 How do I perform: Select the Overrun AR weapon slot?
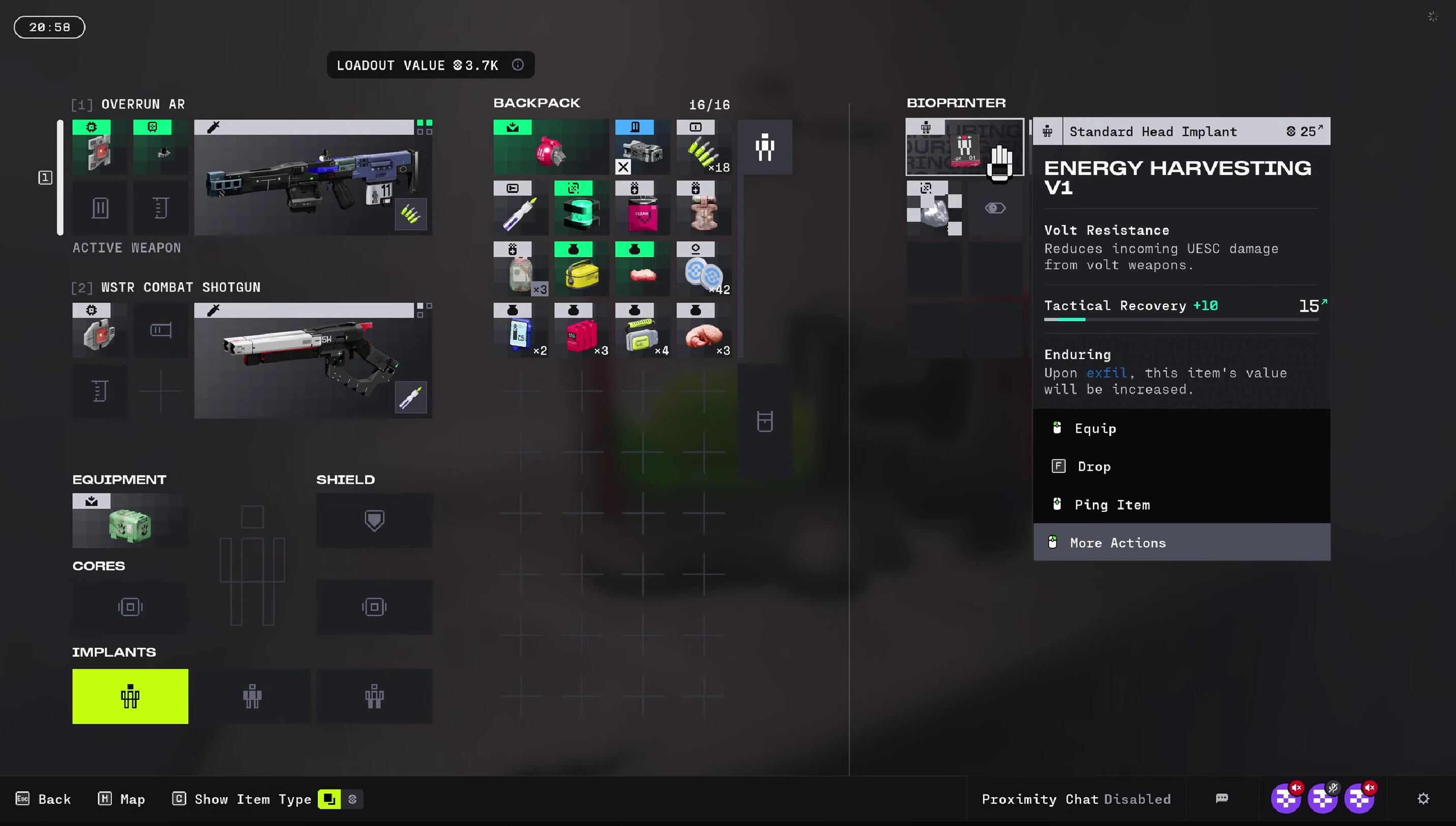tap(313, 178)
